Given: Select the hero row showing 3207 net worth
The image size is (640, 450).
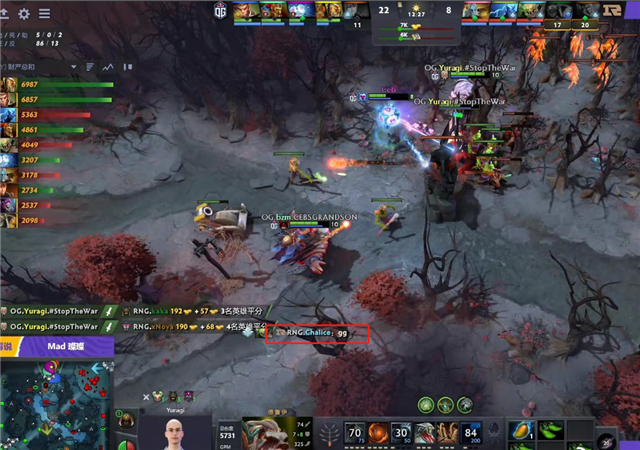Looking at the screenshot, I should pos(8,160).
